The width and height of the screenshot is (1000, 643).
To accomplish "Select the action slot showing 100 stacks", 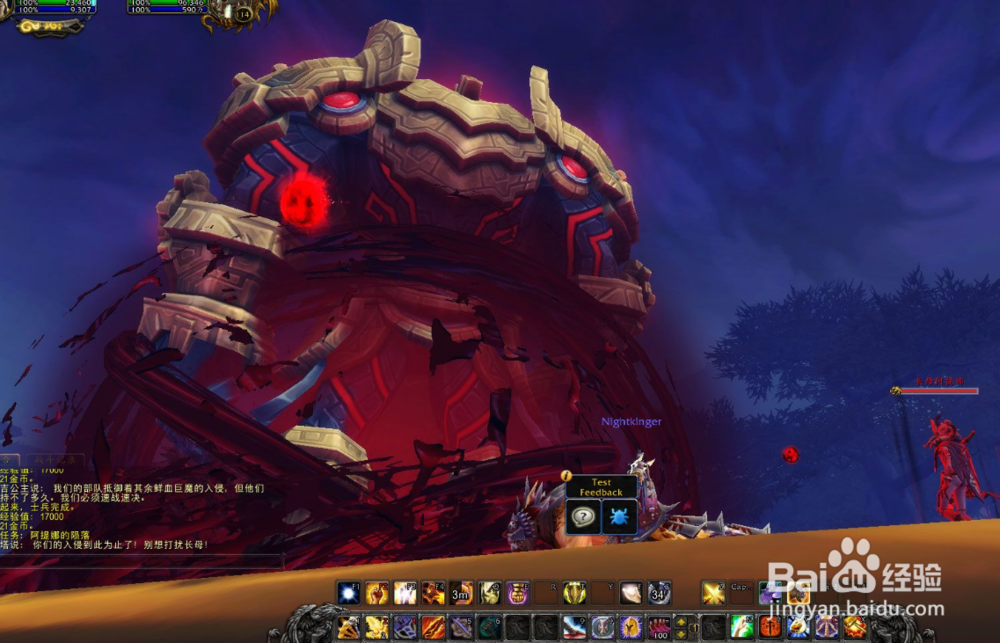I will click(x=658, y=627).
